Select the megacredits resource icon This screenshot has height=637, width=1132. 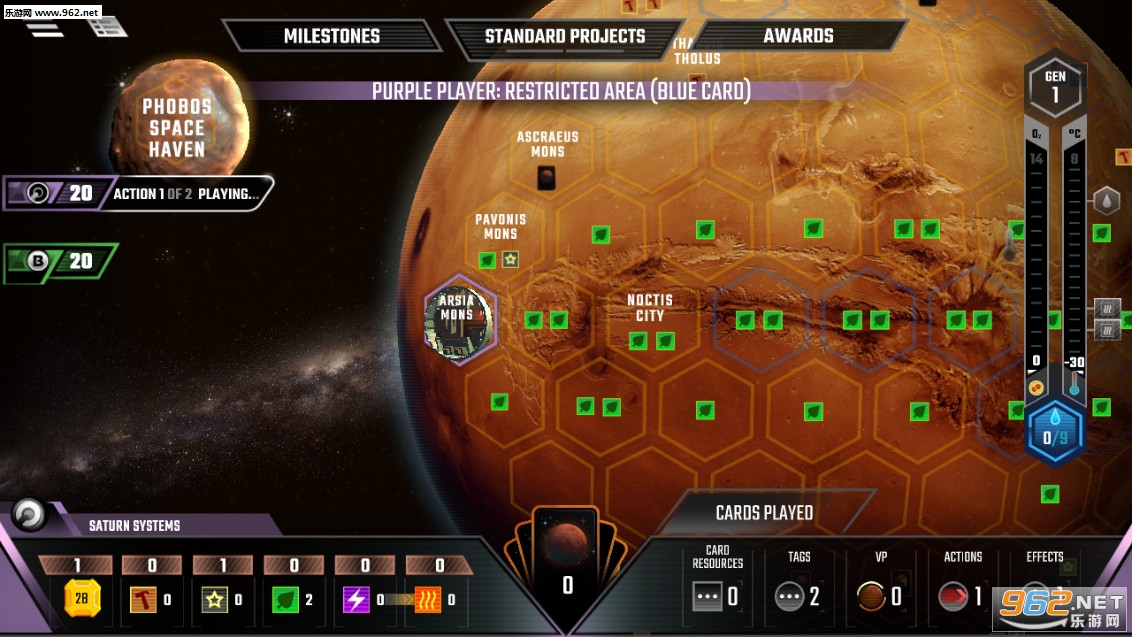pyautogui.click(x=82, y=598)
